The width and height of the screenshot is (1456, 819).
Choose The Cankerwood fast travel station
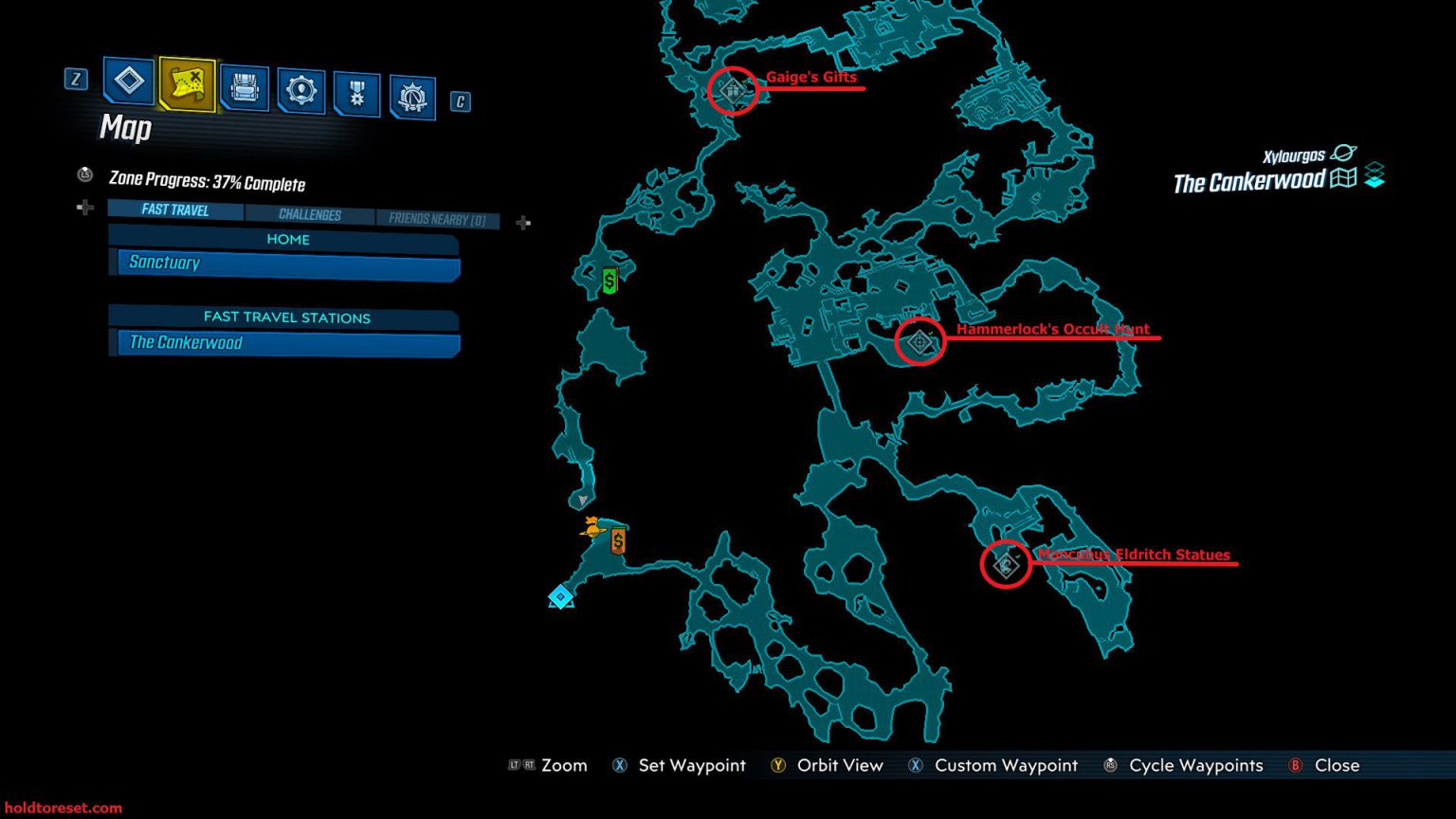pos(284,342)
